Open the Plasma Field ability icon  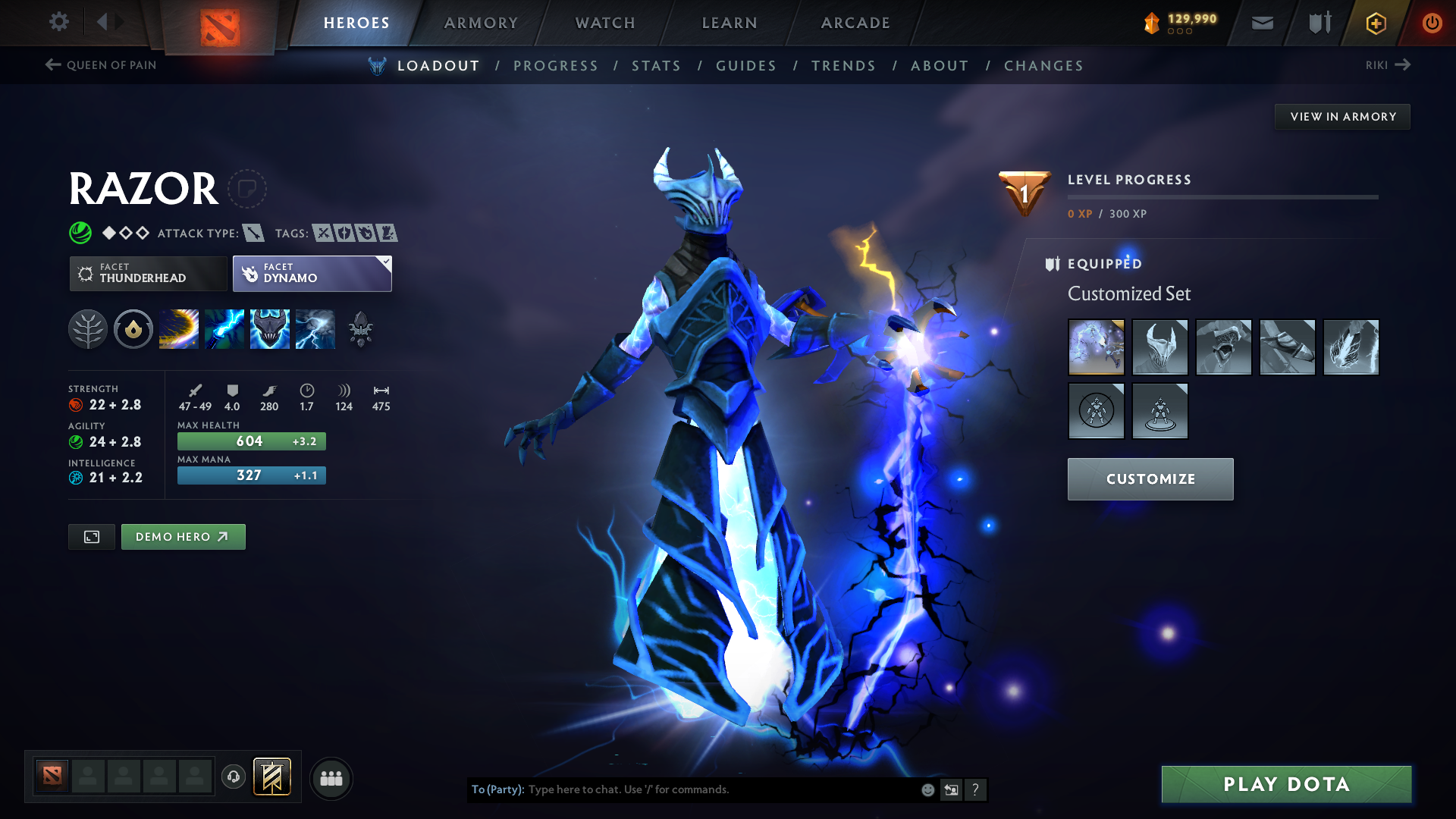pyautogui.click(x=179, y=329)
